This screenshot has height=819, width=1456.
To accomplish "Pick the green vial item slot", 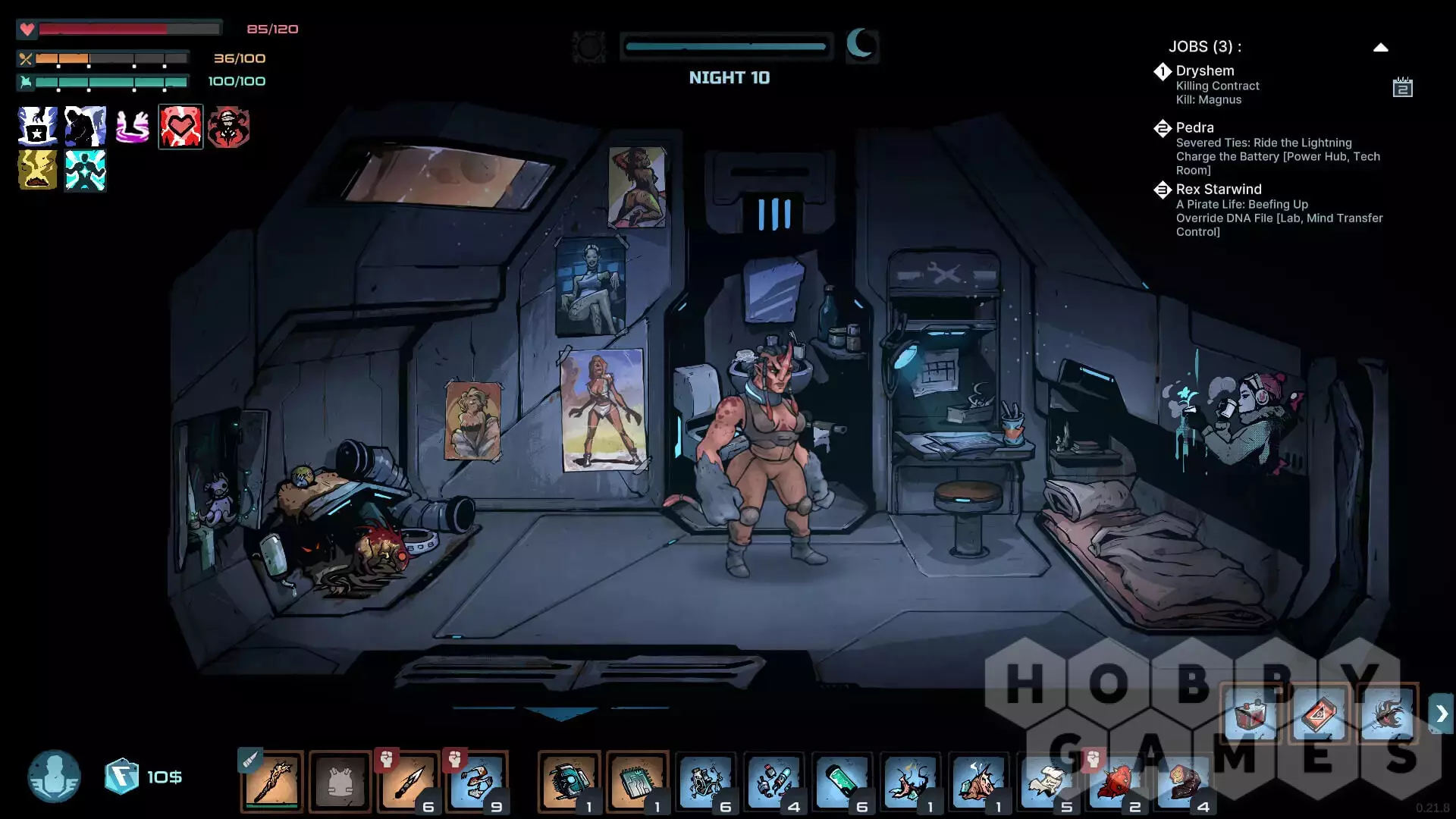I will (842, 781).
